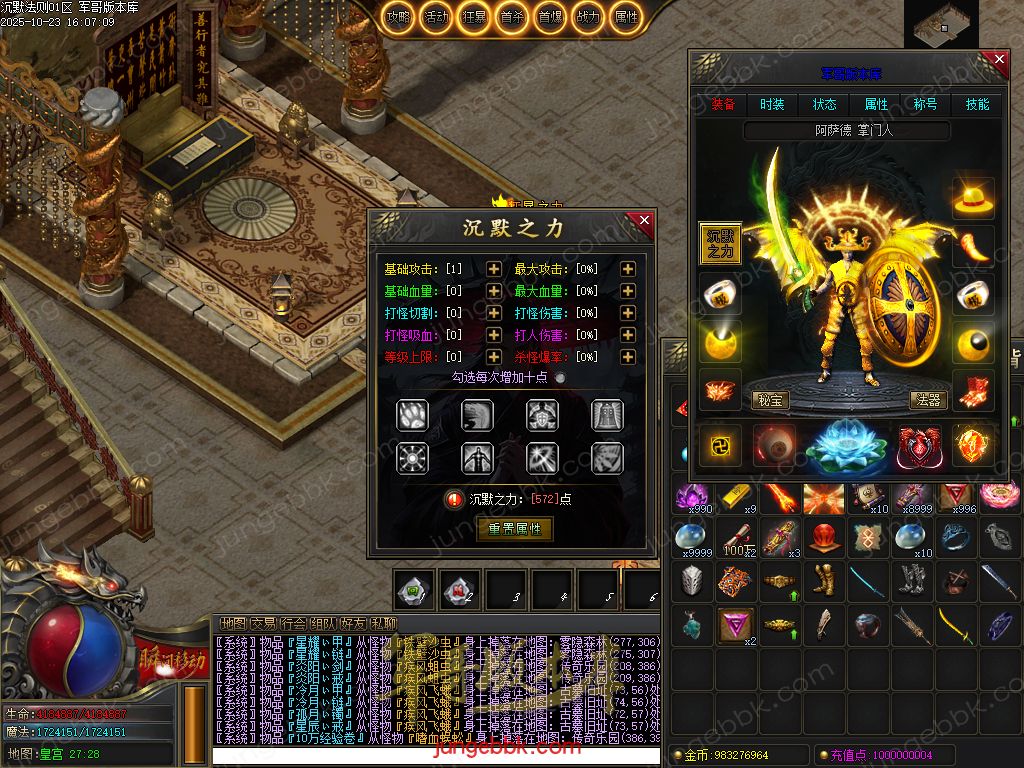Toggle the 勾选每次增加十点 option
Viewport: 1024px width, 768px height.
click(x=560, y=378)
